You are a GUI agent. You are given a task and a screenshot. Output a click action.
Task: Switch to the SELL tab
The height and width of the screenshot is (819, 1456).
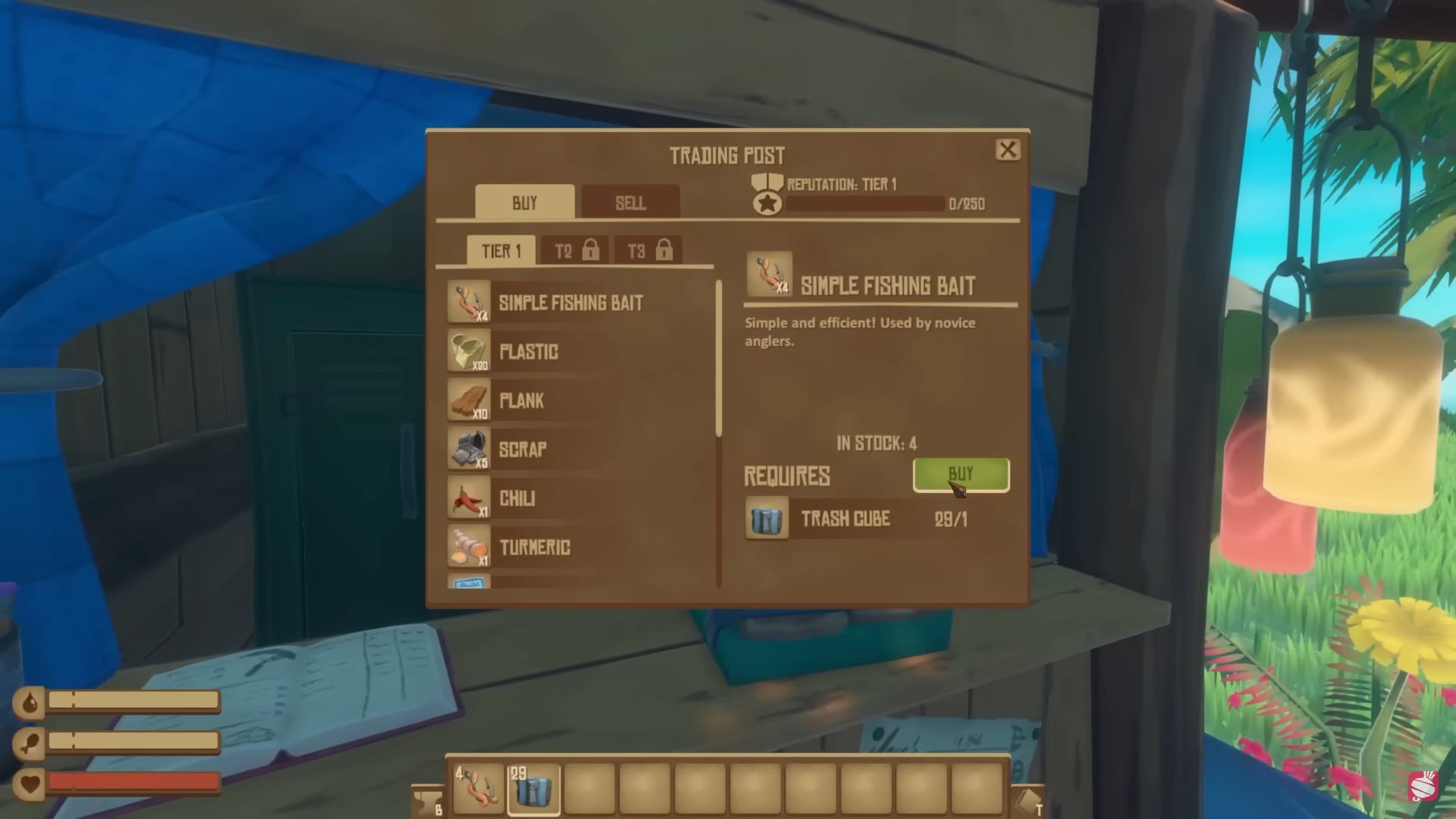629,202
